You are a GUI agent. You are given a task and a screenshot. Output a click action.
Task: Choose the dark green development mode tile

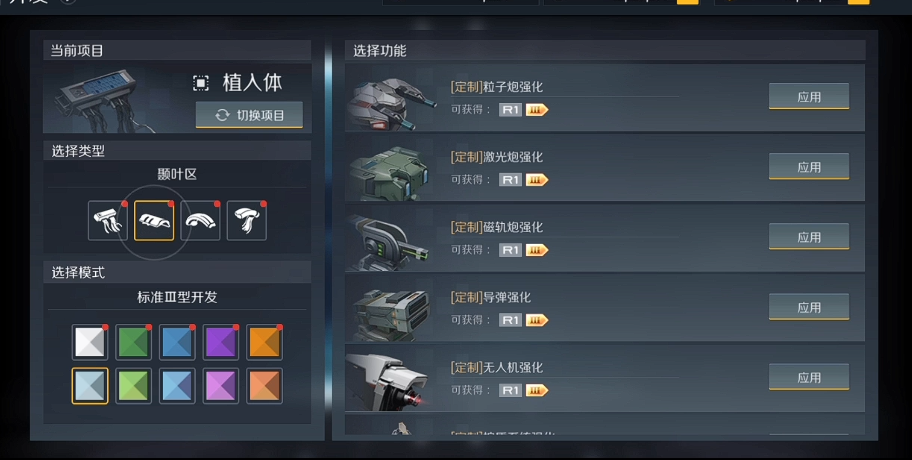134,342
